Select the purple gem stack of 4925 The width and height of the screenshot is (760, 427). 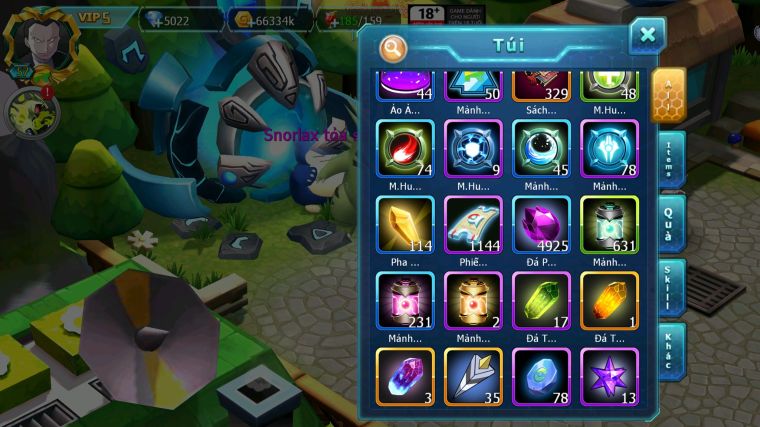click(x=541, y=224)
